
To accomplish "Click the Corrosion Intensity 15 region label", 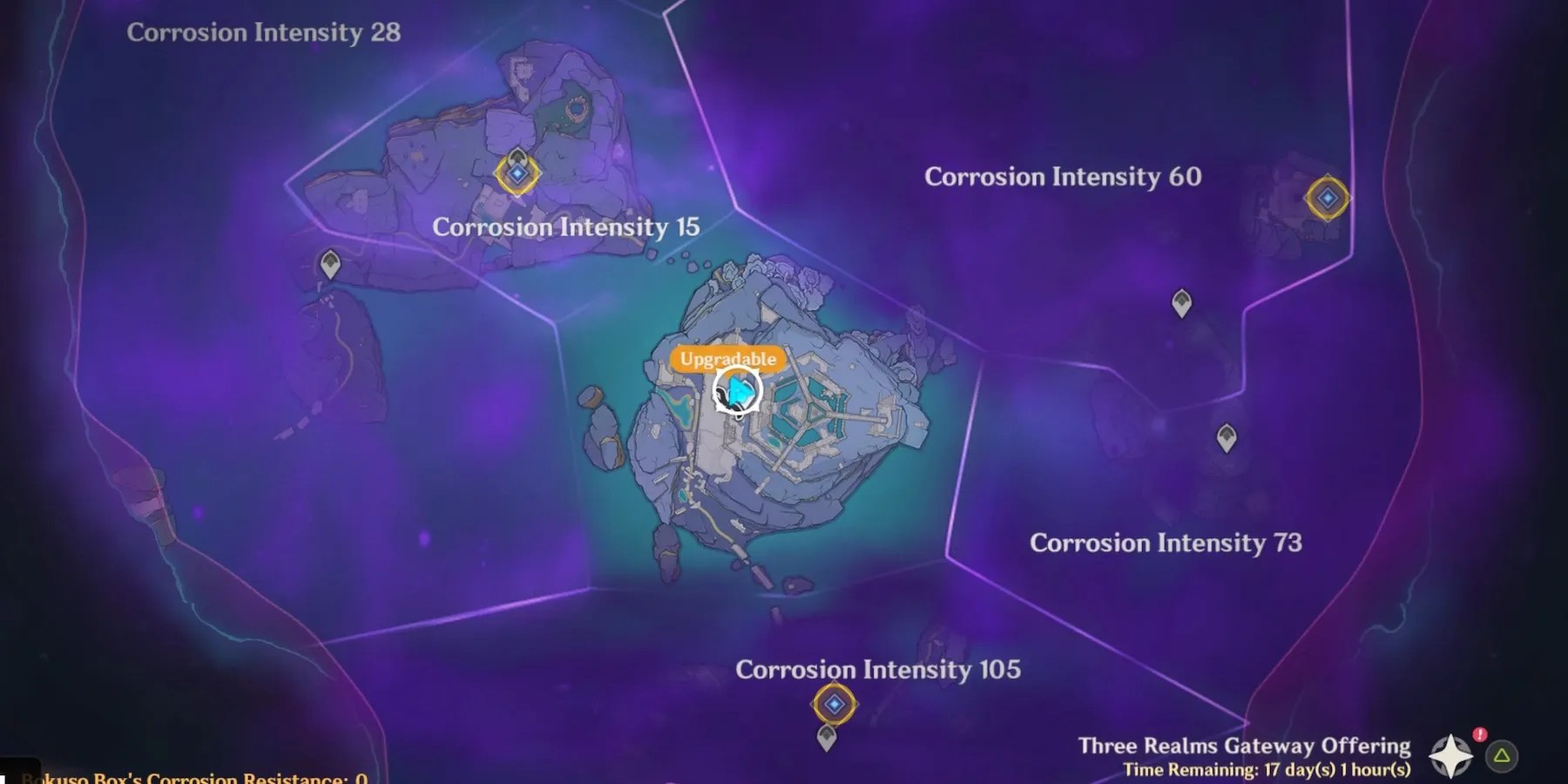I will [566, 227].
